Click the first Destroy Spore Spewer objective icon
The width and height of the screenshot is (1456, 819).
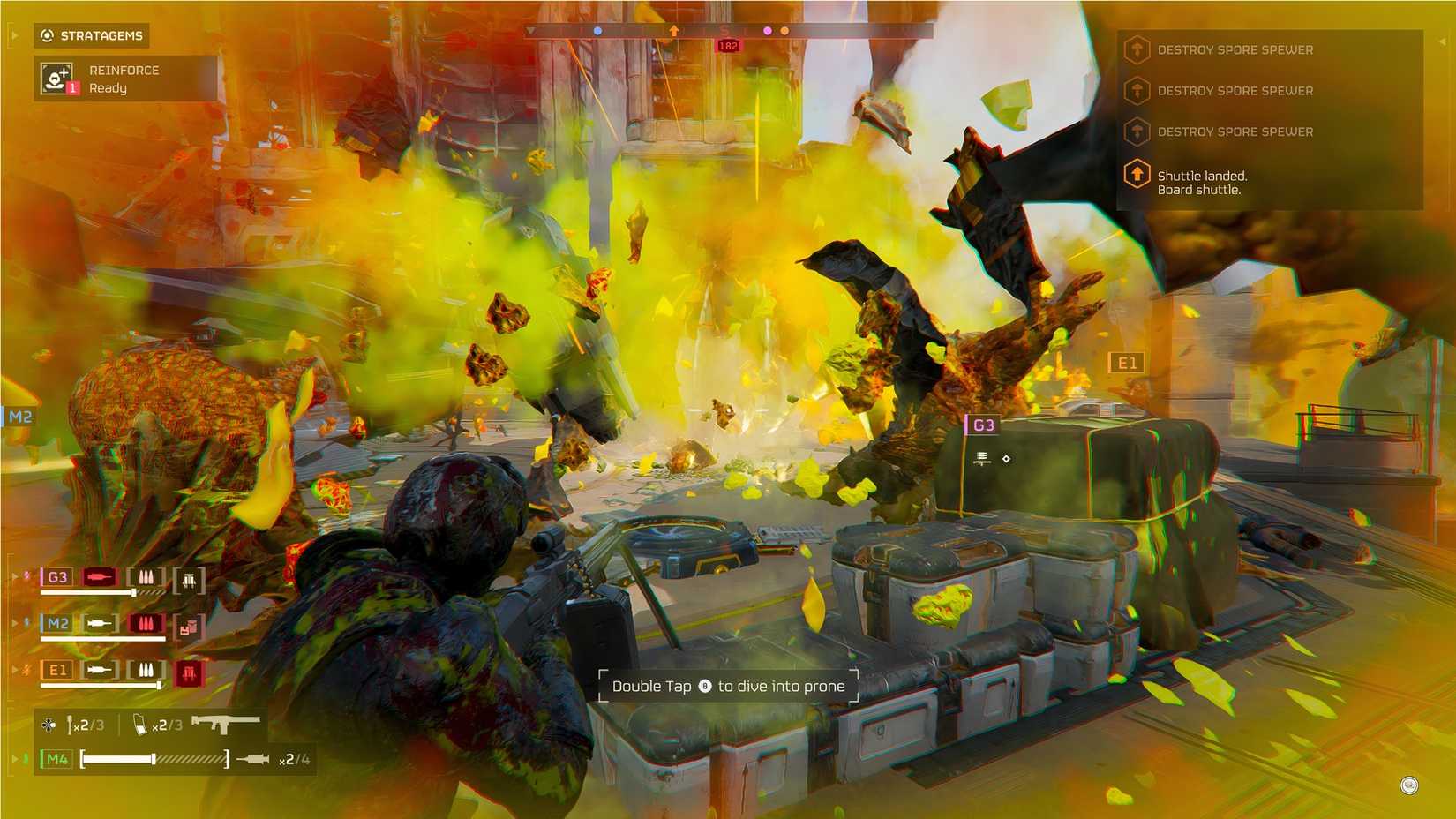tap(1137, 49)
